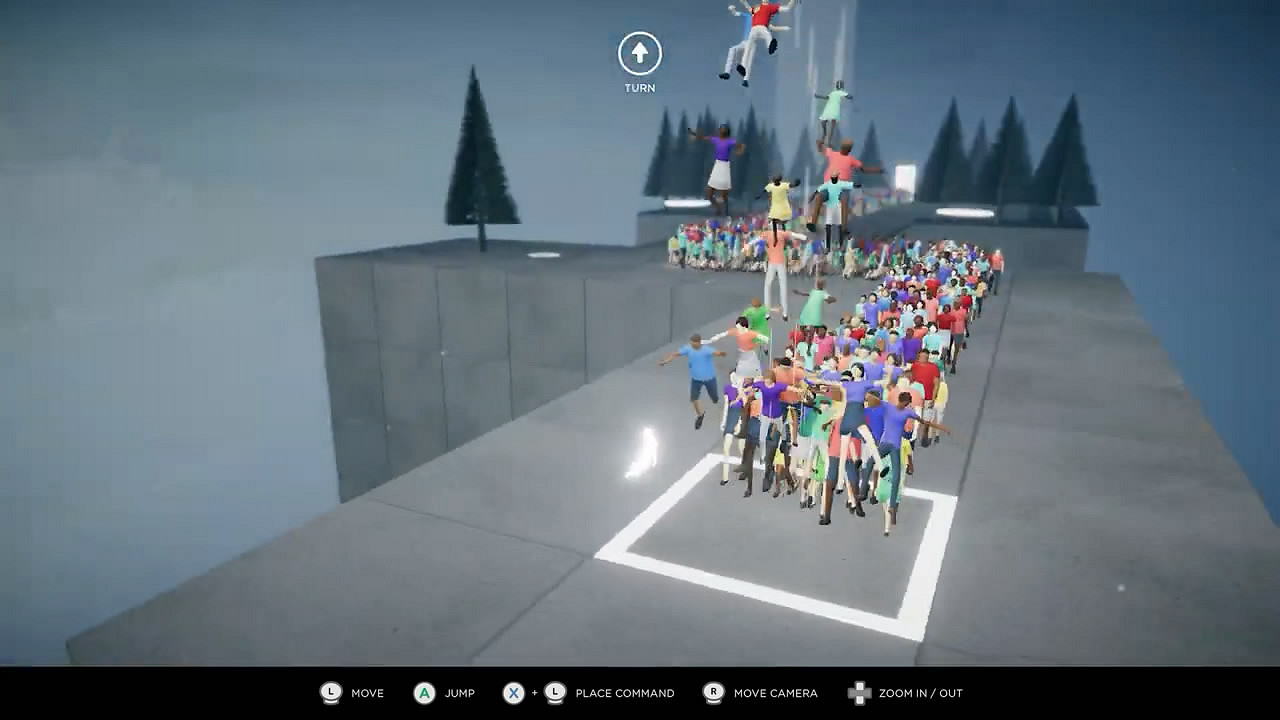Click the L stick Move icon
The image size is (1280, 720).
tap(330, 693)
